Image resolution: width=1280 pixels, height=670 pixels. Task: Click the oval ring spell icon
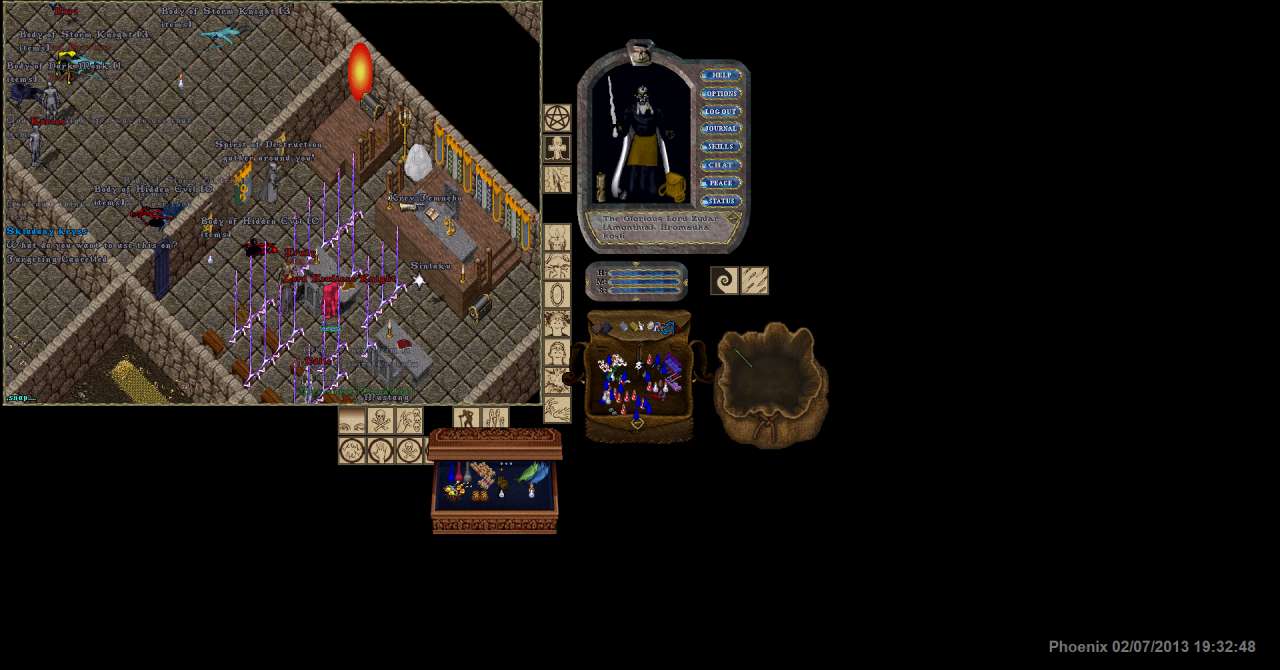(557, 295)
